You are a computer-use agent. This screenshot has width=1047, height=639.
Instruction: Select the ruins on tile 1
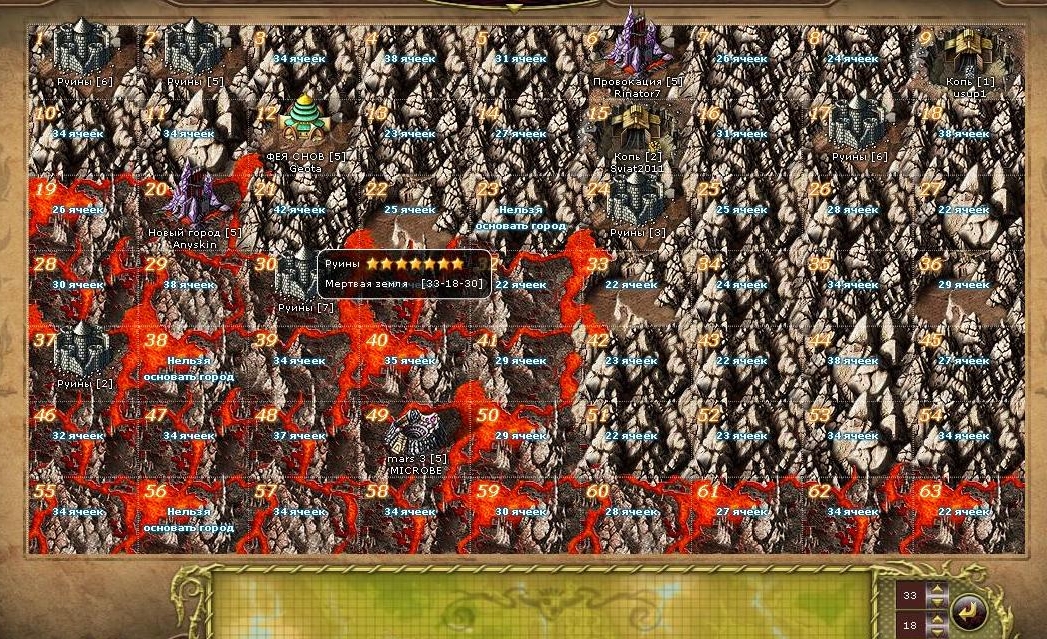pos(84,50)
